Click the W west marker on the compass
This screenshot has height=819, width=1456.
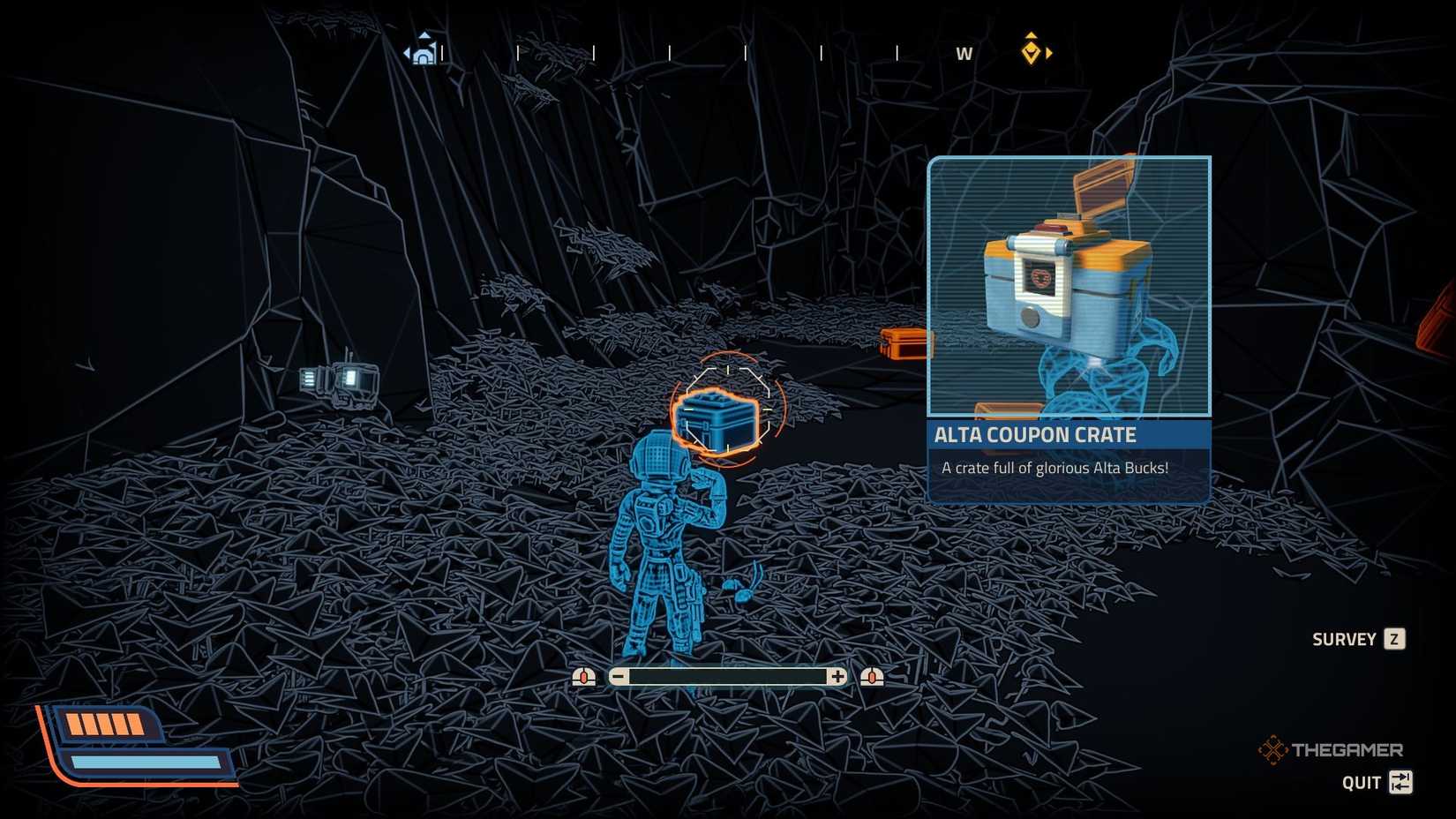click(x=964, y=53)
